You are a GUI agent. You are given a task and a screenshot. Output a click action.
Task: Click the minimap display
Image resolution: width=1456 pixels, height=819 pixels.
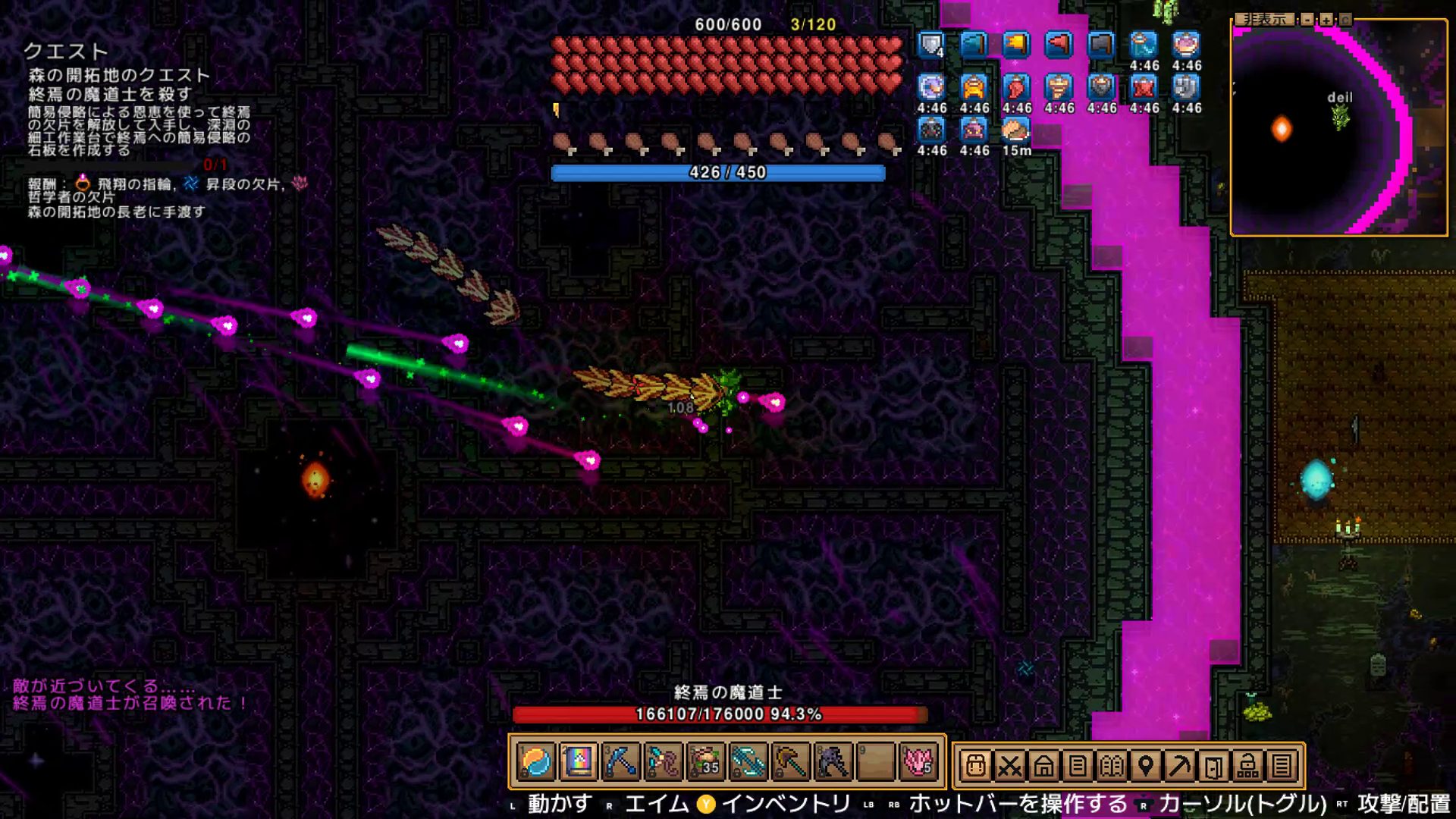click(x=1339, y=129)
